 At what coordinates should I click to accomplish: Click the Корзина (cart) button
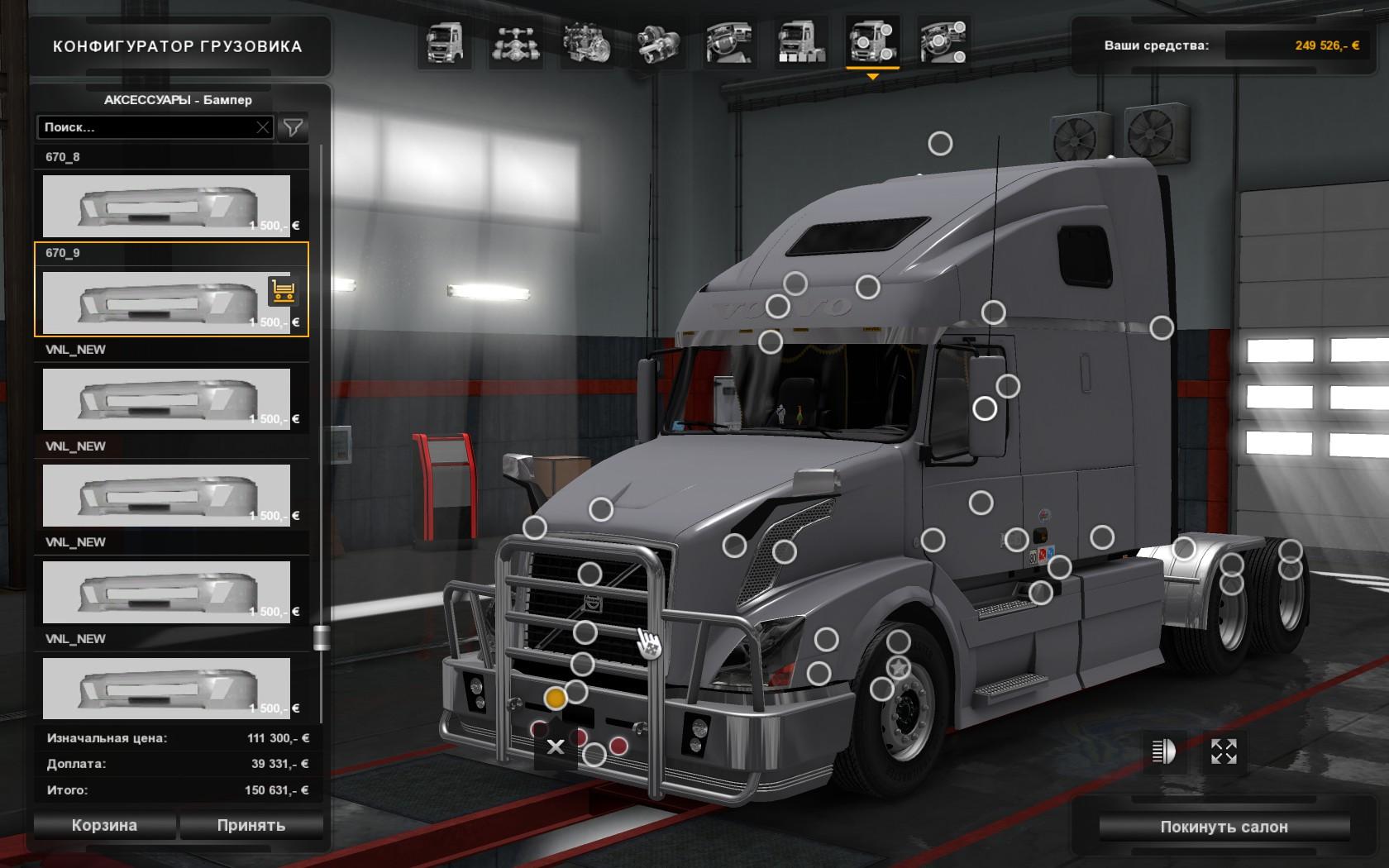coord(104,825)
